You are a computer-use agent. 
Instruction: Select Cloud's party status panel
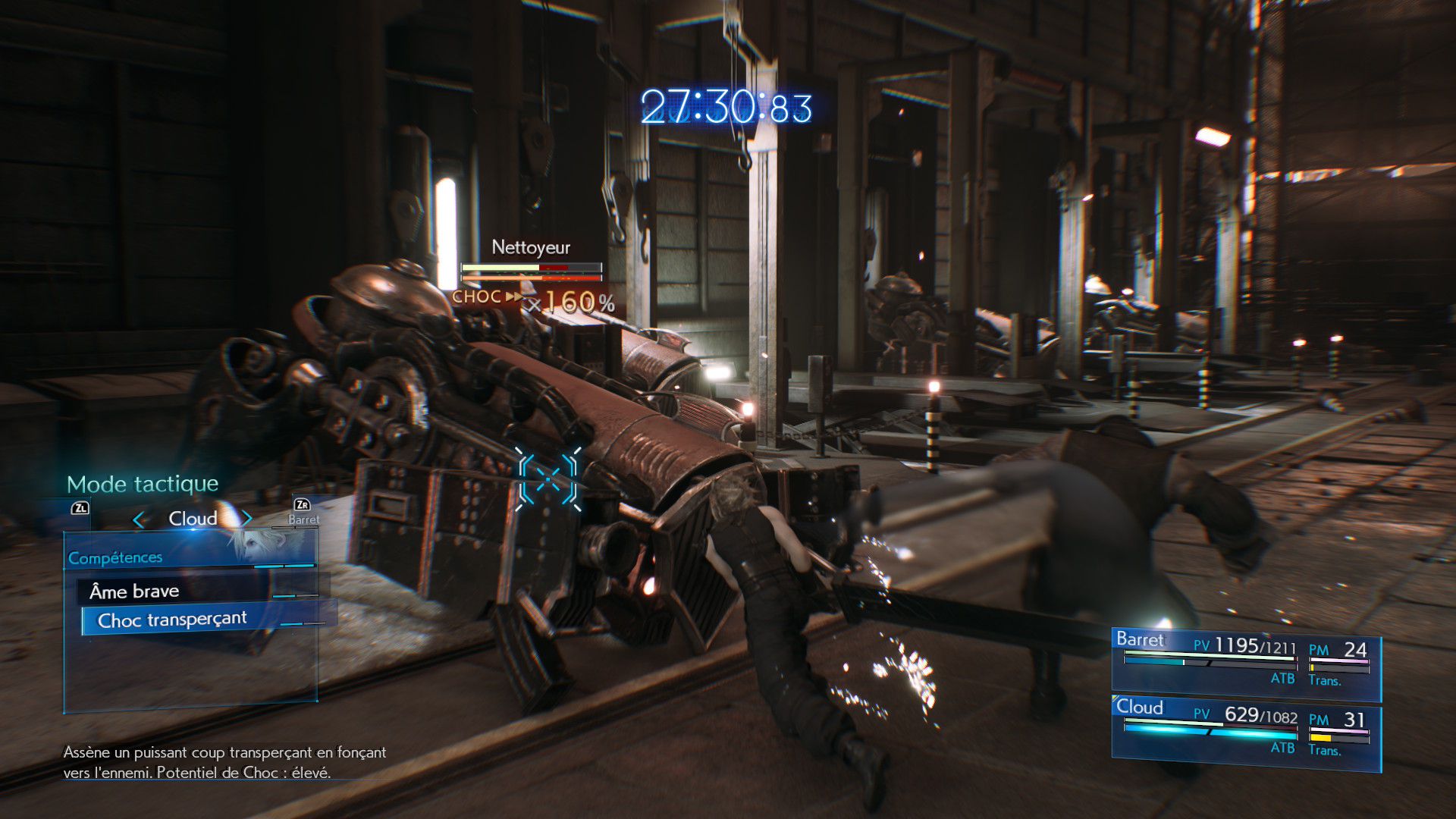1245,733
